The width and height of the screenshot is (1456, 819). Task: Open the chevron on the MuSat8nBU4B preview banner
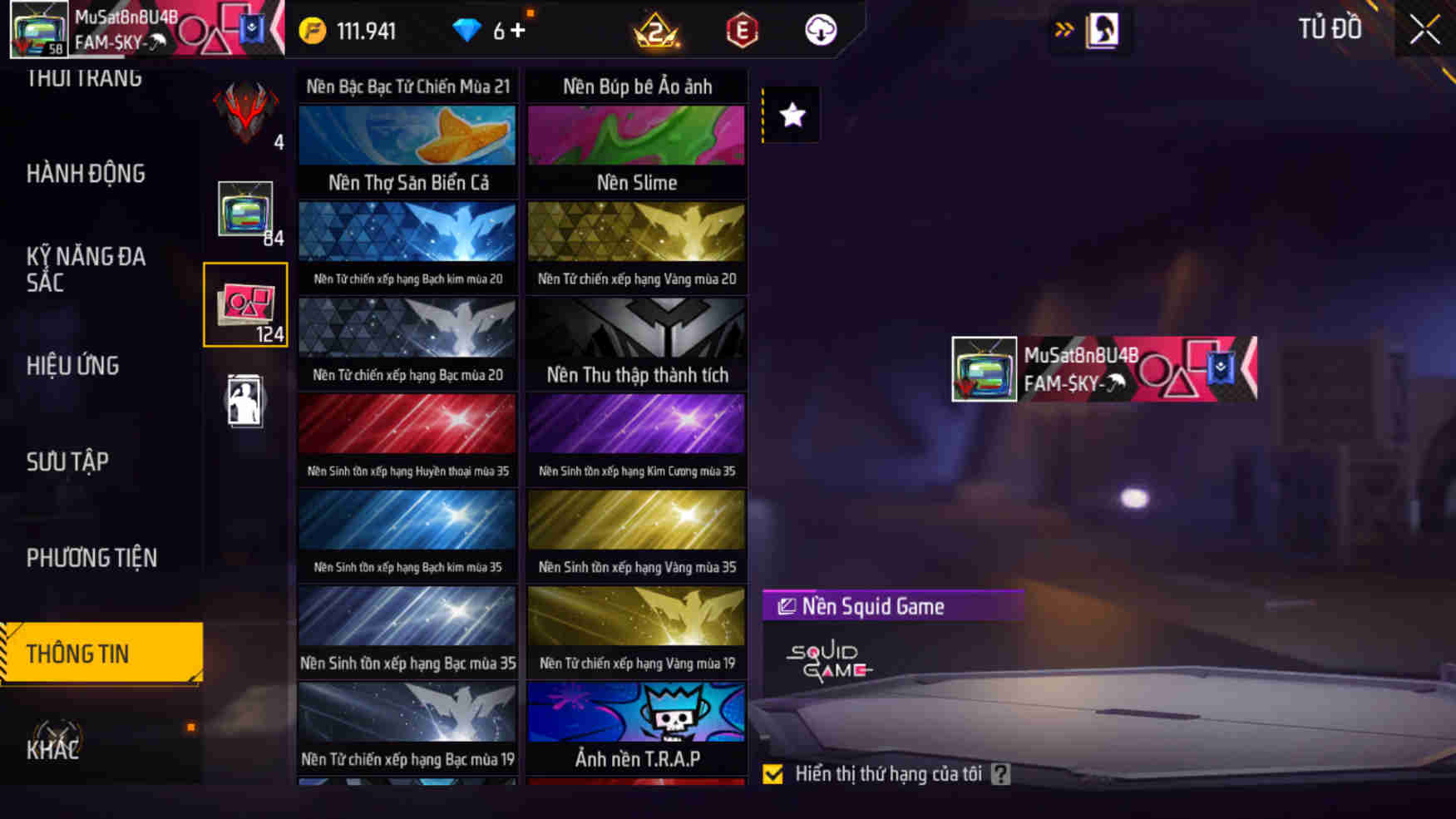click(1251, 368)
